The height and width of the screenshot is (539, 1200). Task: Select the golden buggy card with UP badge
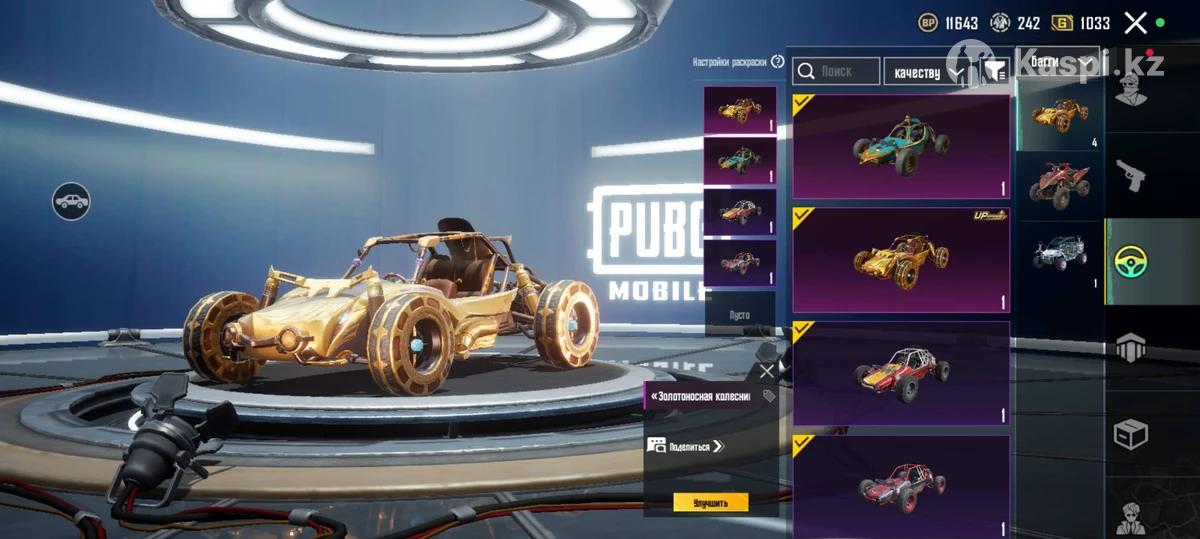(x=900, y=260)
